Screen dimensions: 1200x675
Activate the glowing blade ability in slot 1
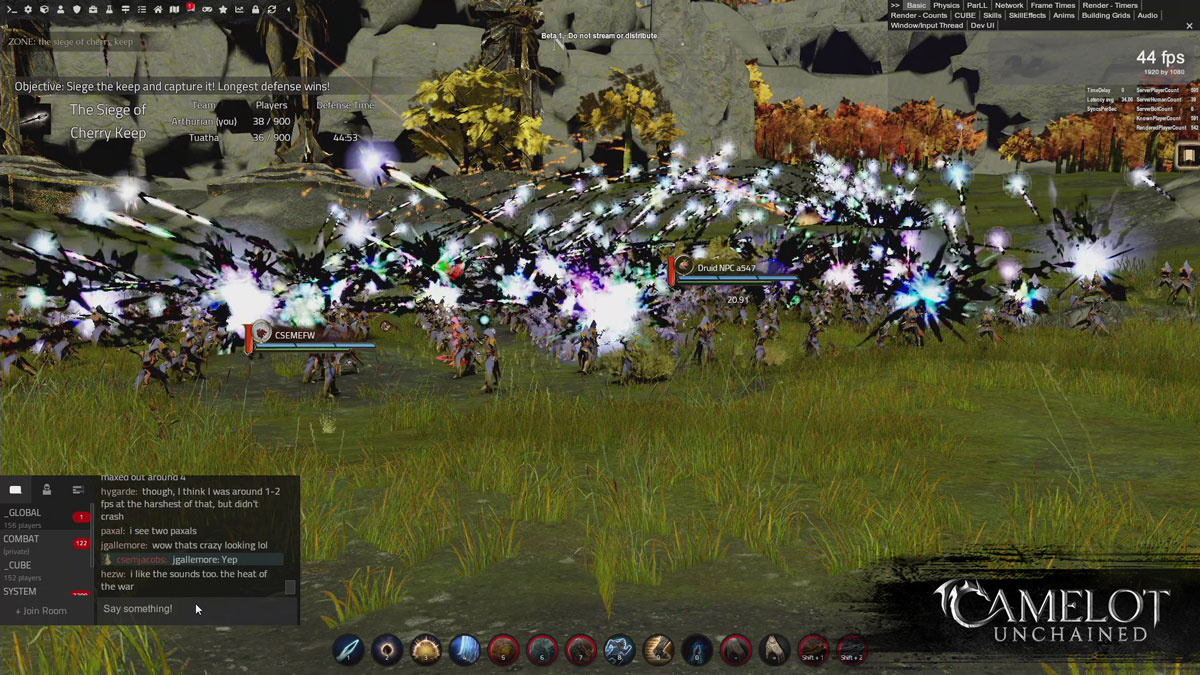click(x=348, y=650)
